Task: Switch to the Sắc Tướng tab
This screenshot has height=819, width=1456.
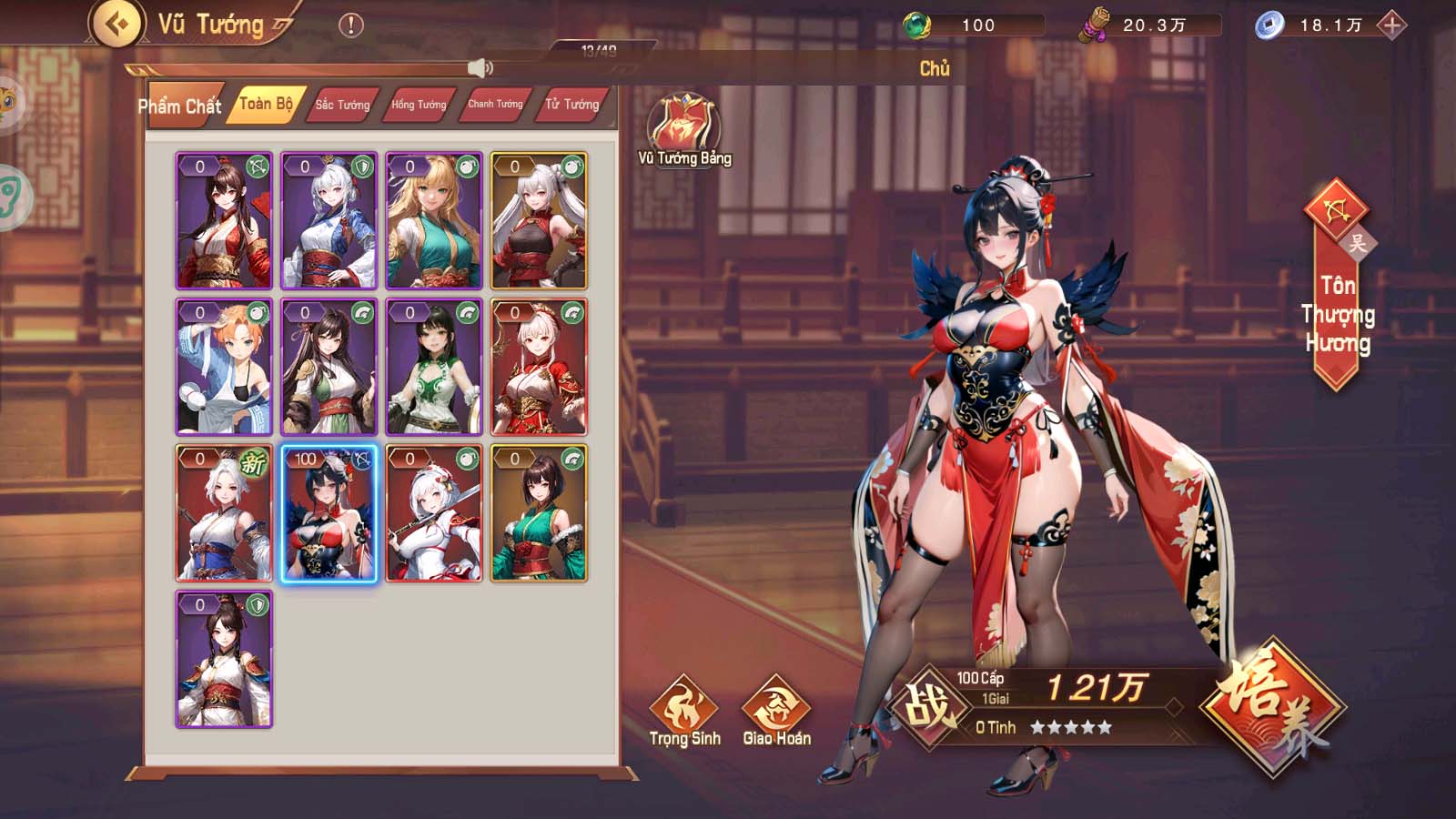Action: click(x=342, y=105)
